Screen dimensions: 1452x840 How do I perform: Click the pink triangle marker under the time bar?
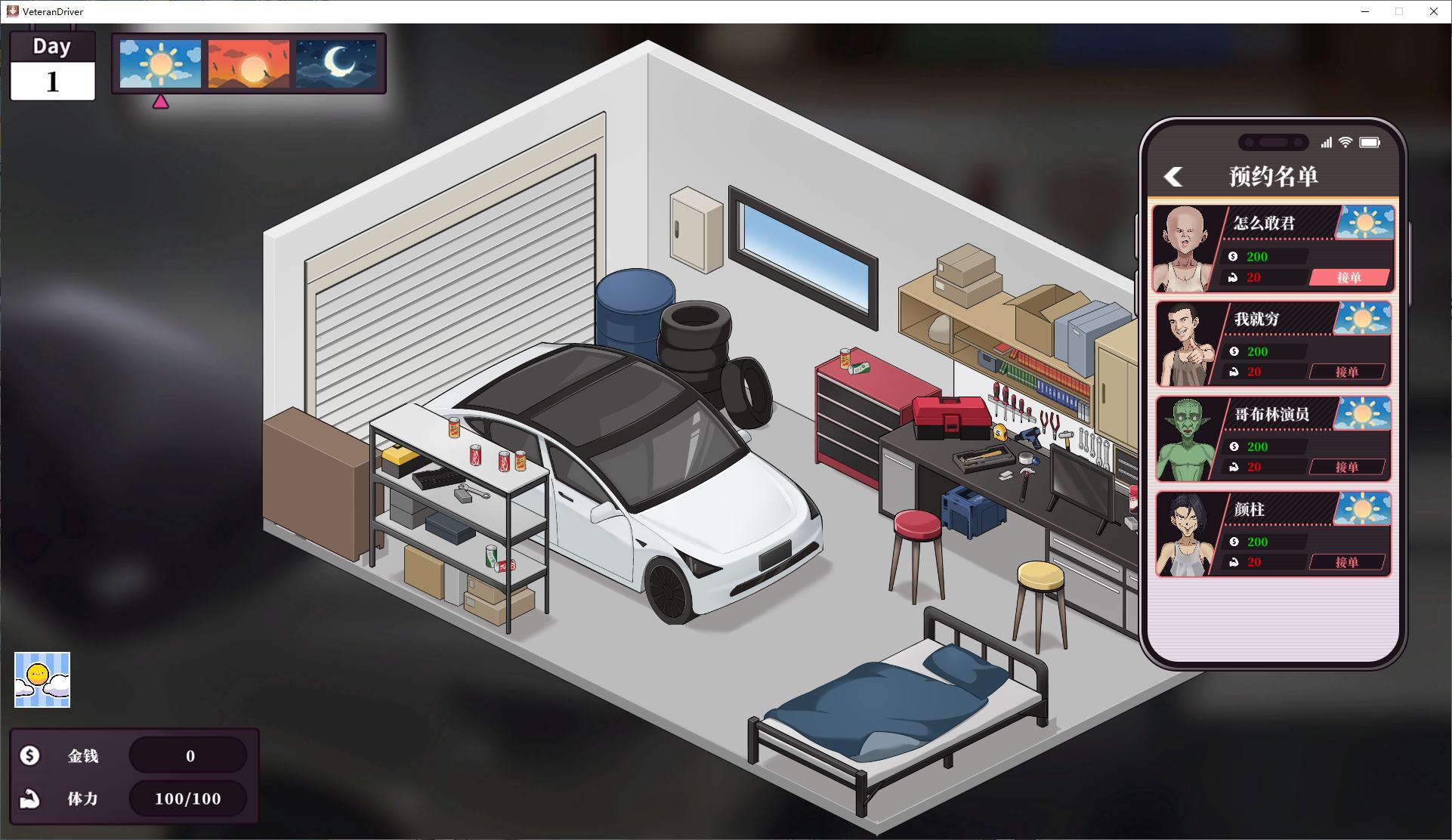[x=161, y=100]
